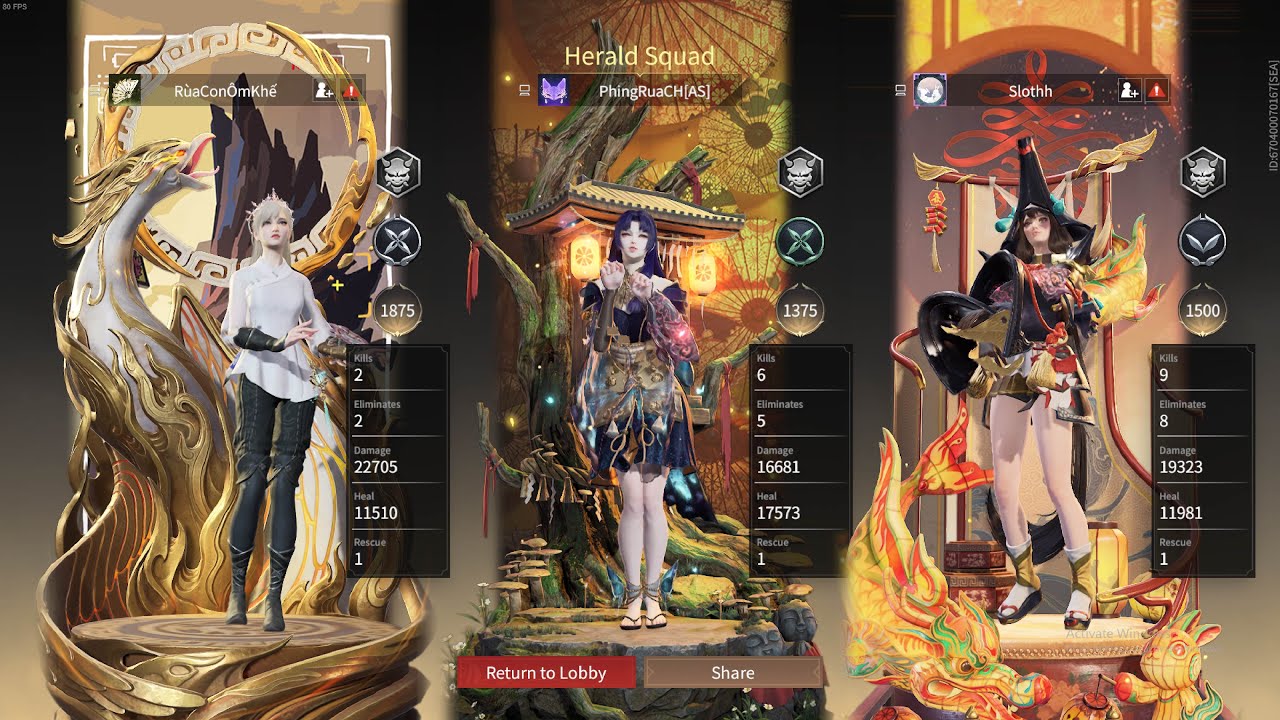The height and width of the screenshot is (720, 1280).
Task: Return to Lobby from results screen
Action: pyautogui.click(x=546, y=673)
